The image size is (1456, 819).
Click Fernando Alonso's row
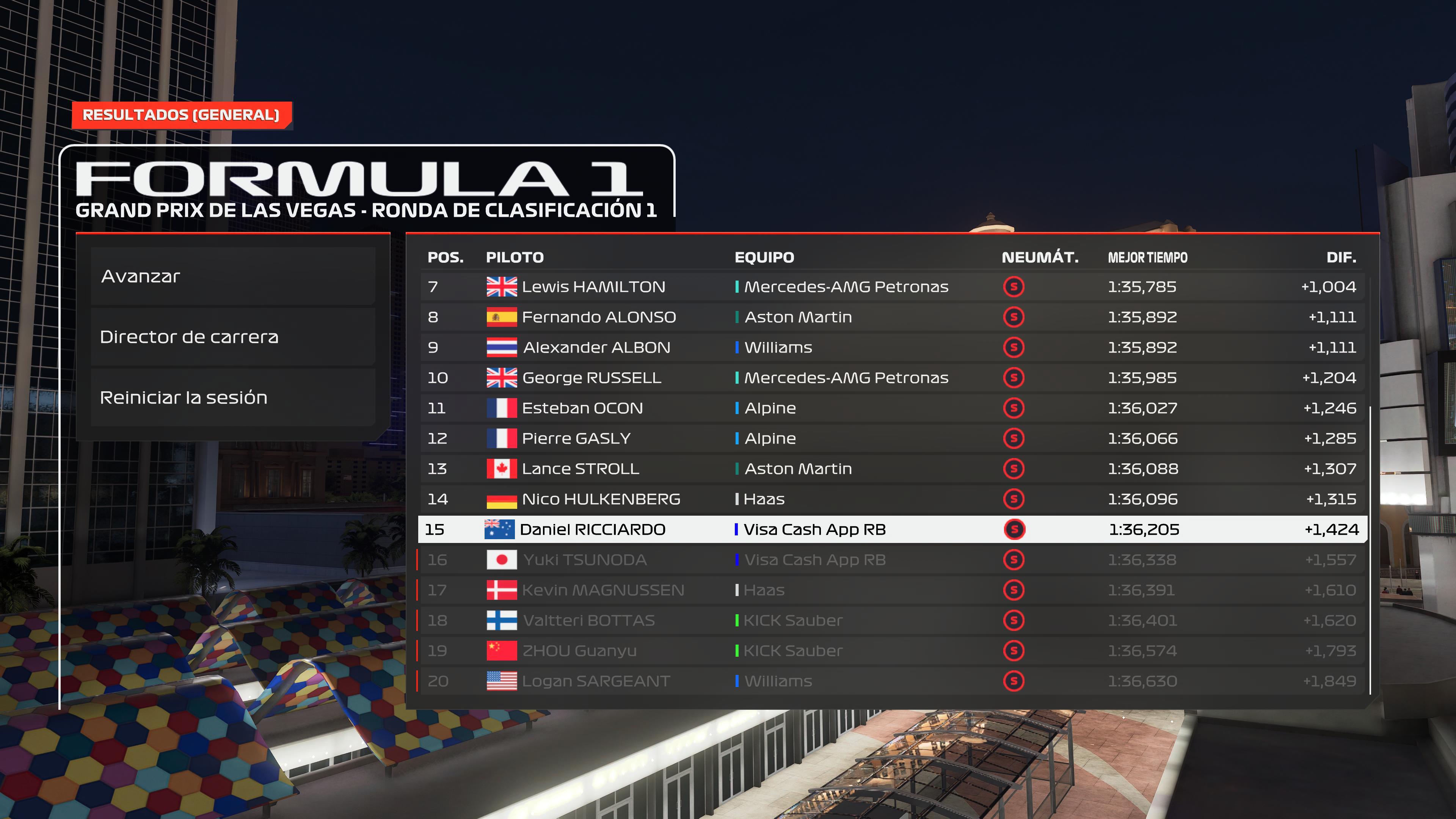coord(892,317)
